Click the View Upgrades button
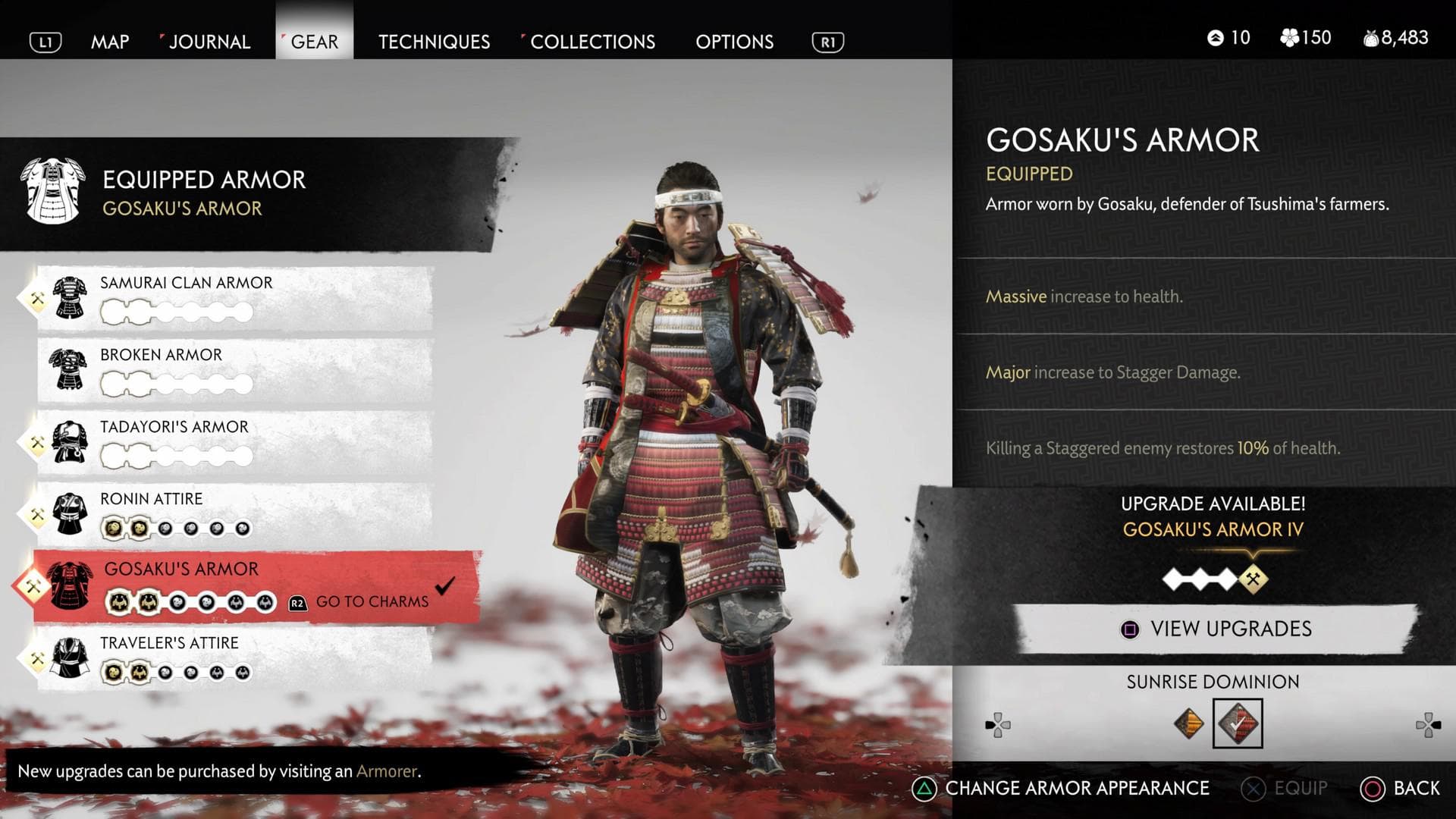This screenshot has width=1456, height=819. pyautogui.click(x=1216, y=629)
